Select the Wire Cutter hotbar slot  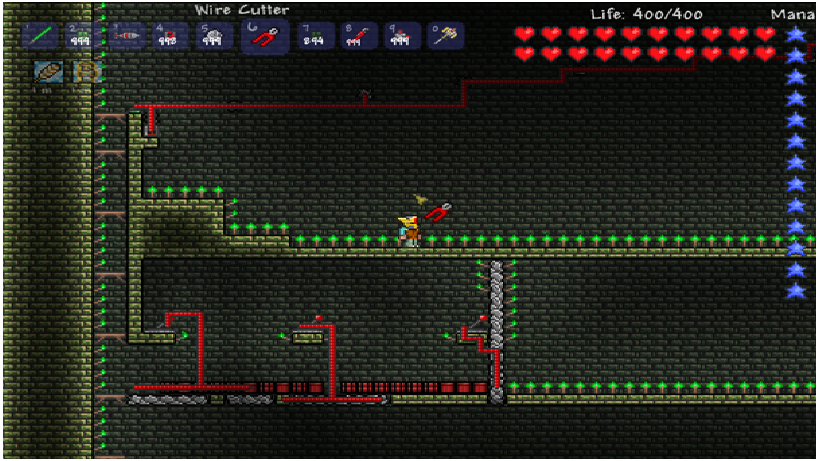click(x=265, y=36)
